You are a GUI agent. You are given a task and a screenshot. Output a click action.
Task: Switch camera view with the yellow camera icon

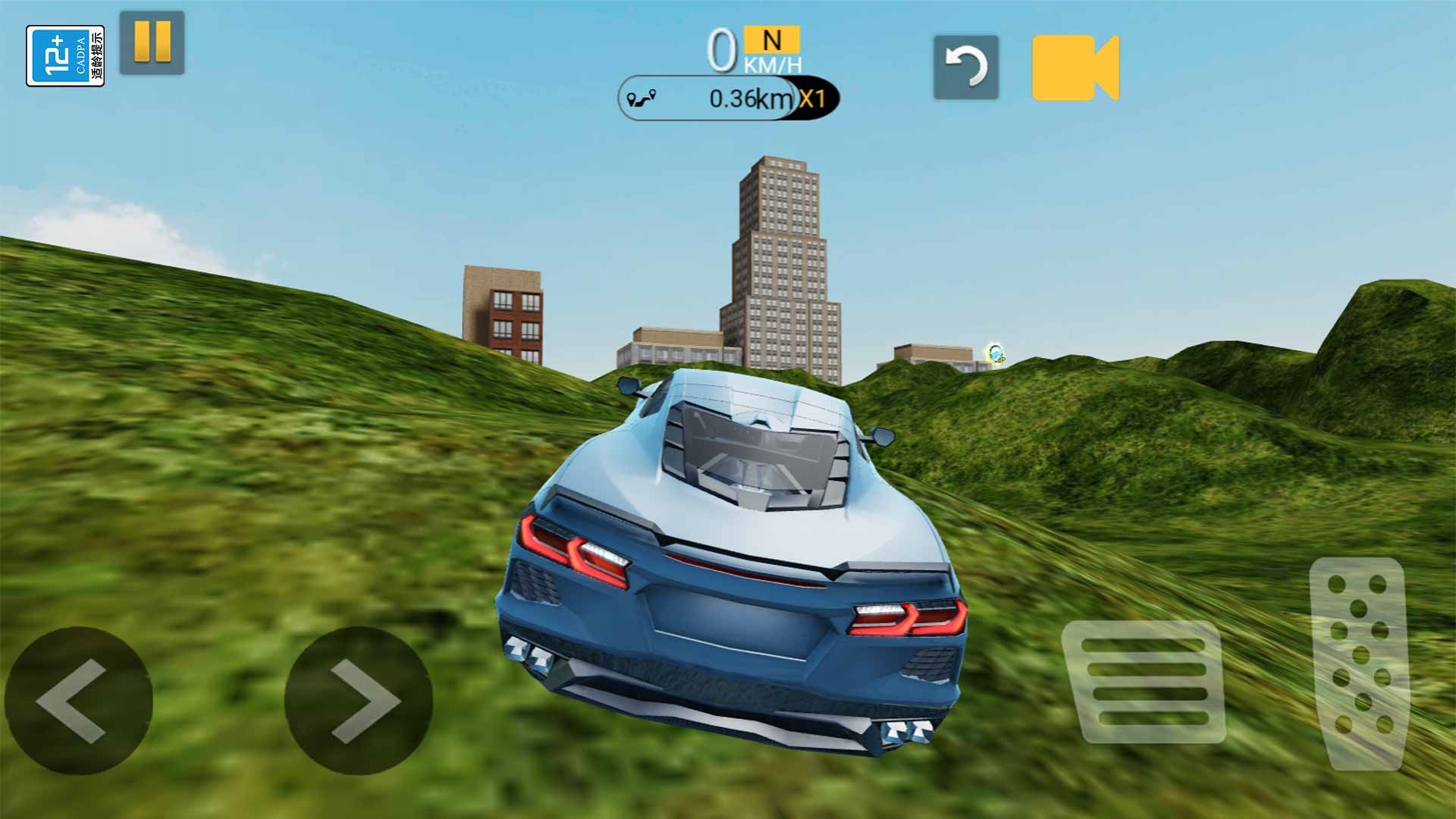point(1075,67)
